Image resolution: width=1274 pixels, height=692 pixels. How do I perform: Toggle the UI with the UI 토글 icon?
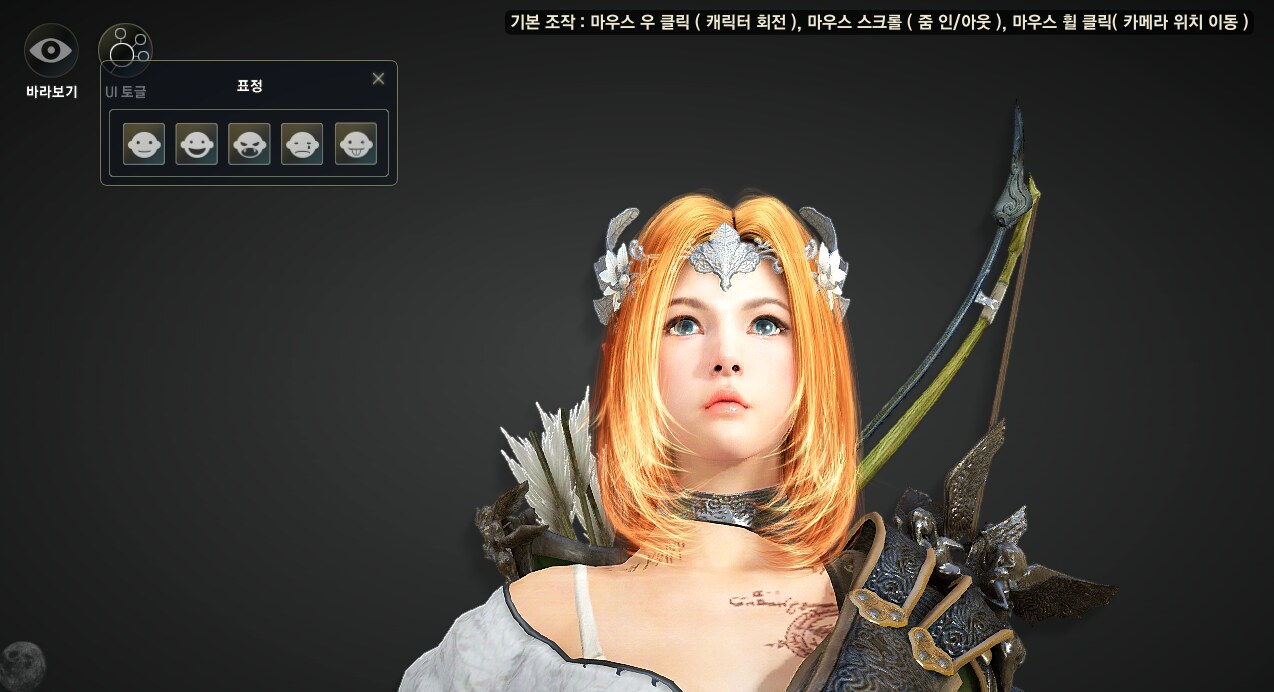tap(125, 48)
